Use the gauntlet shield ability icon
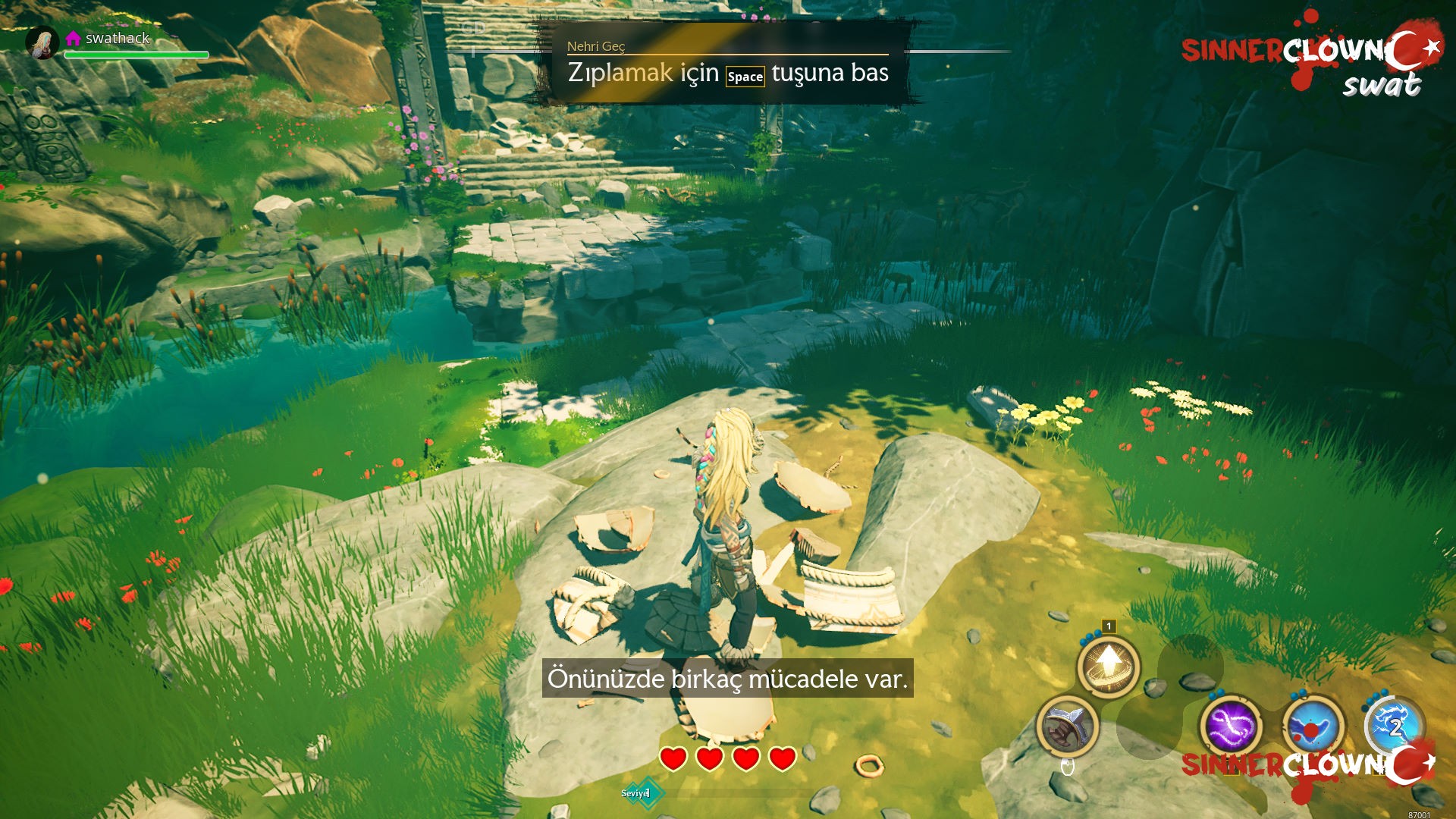The image size is (1456, 819). pos(1067,726)
